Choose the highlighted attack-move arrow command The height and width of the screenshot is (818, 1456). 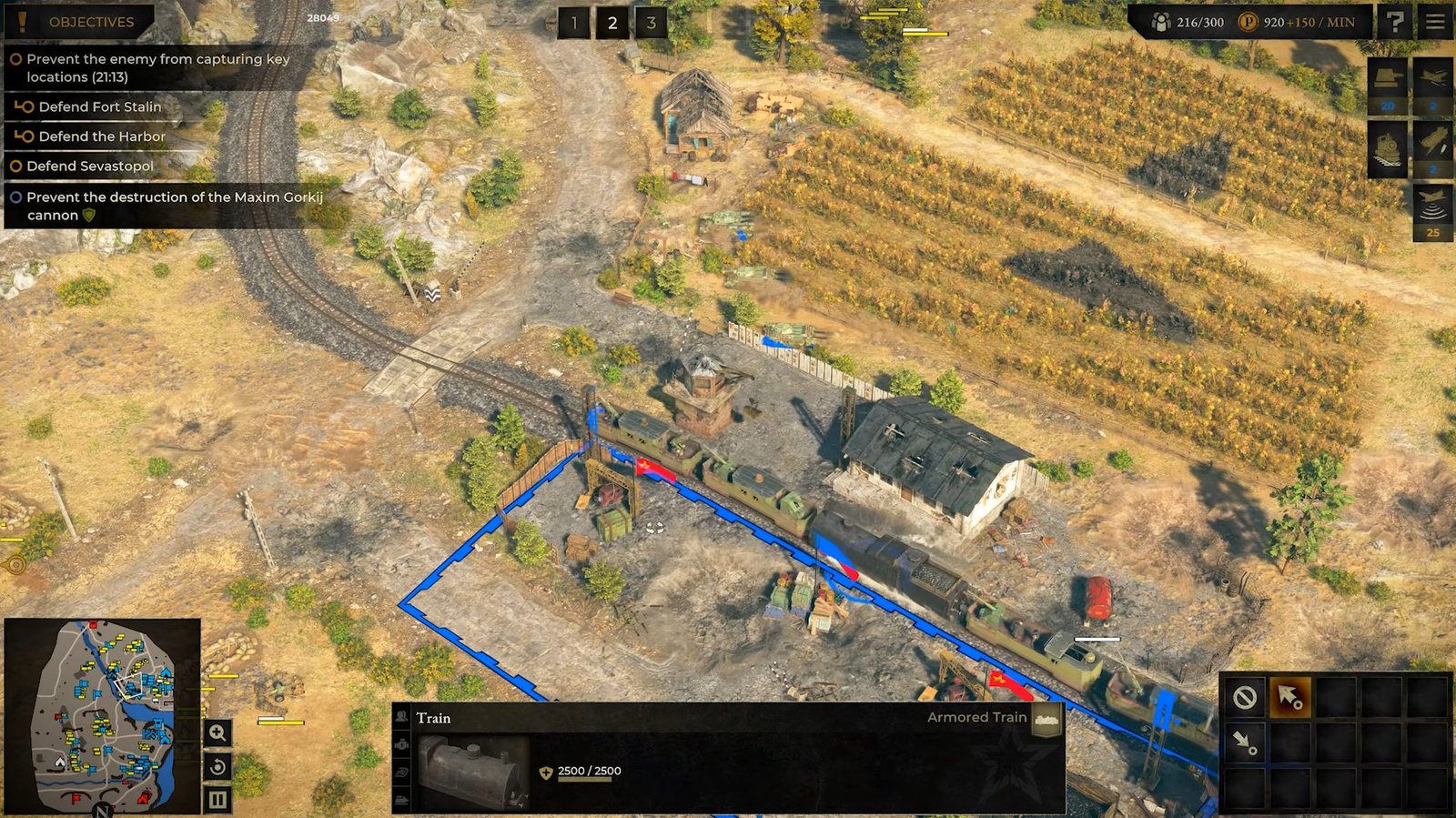click(1289, 698)
